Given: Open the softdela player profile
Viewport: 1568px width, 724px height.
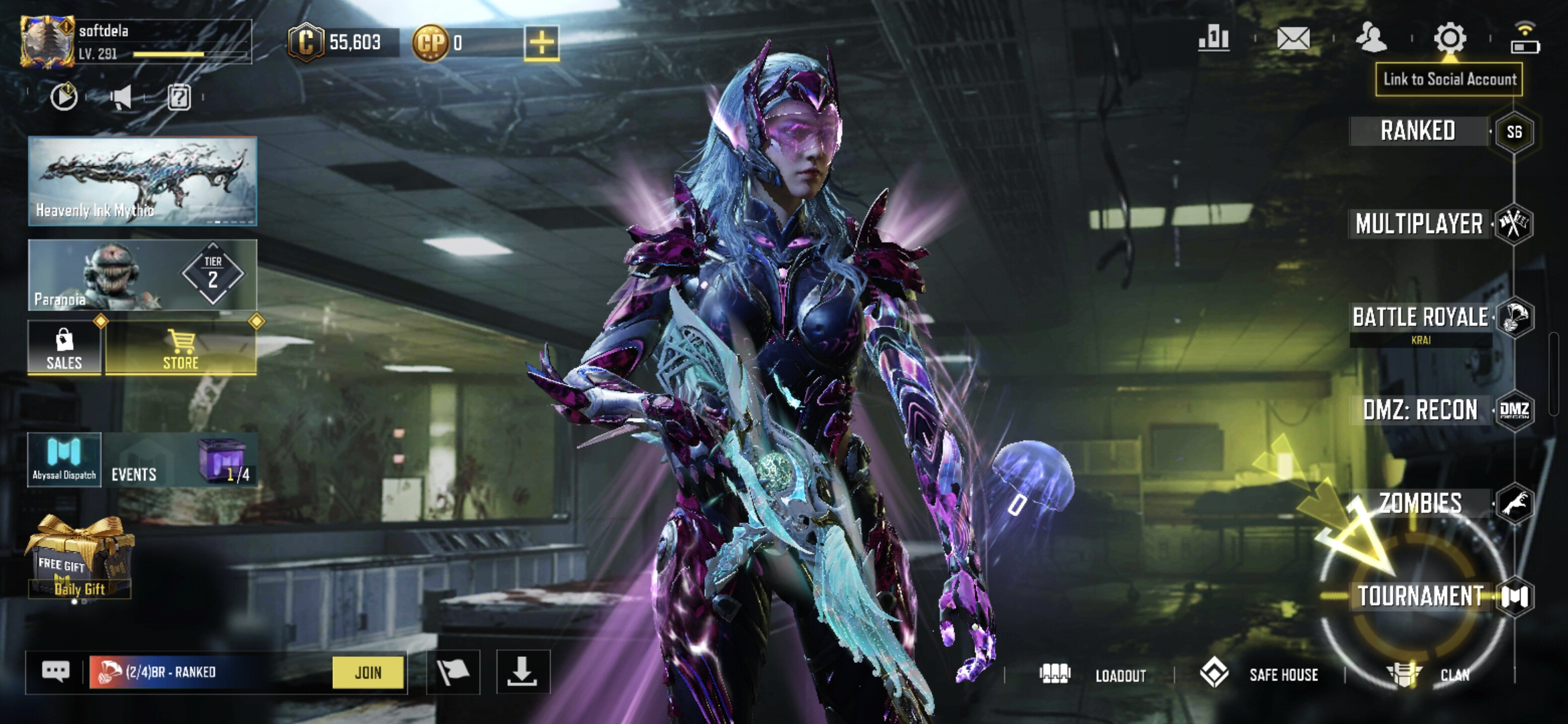Looking at the screenshot, I should [47, 42].
